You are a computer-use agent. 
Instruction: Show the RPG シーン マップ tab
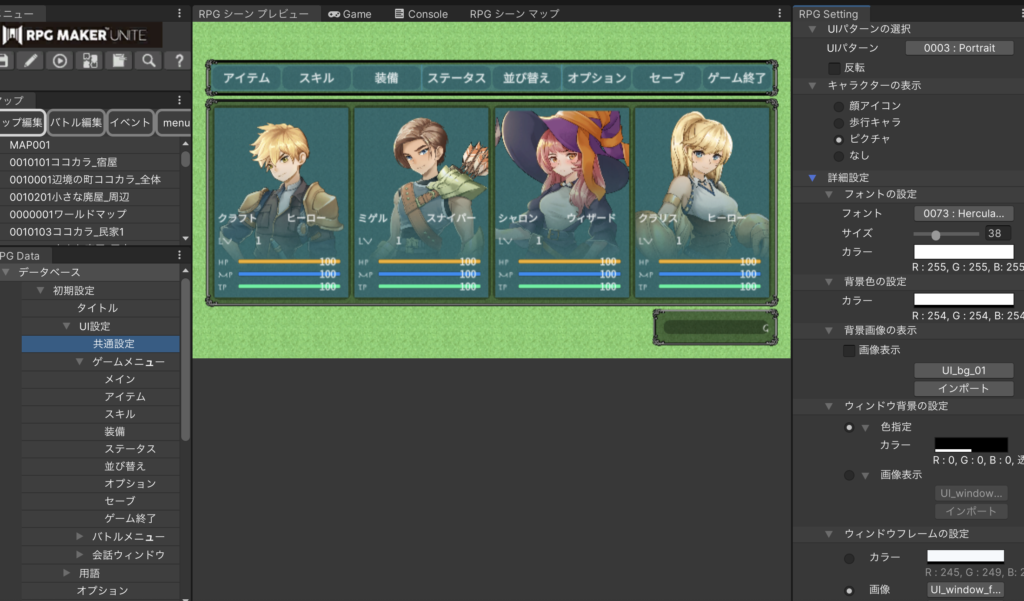pos(514,14)
